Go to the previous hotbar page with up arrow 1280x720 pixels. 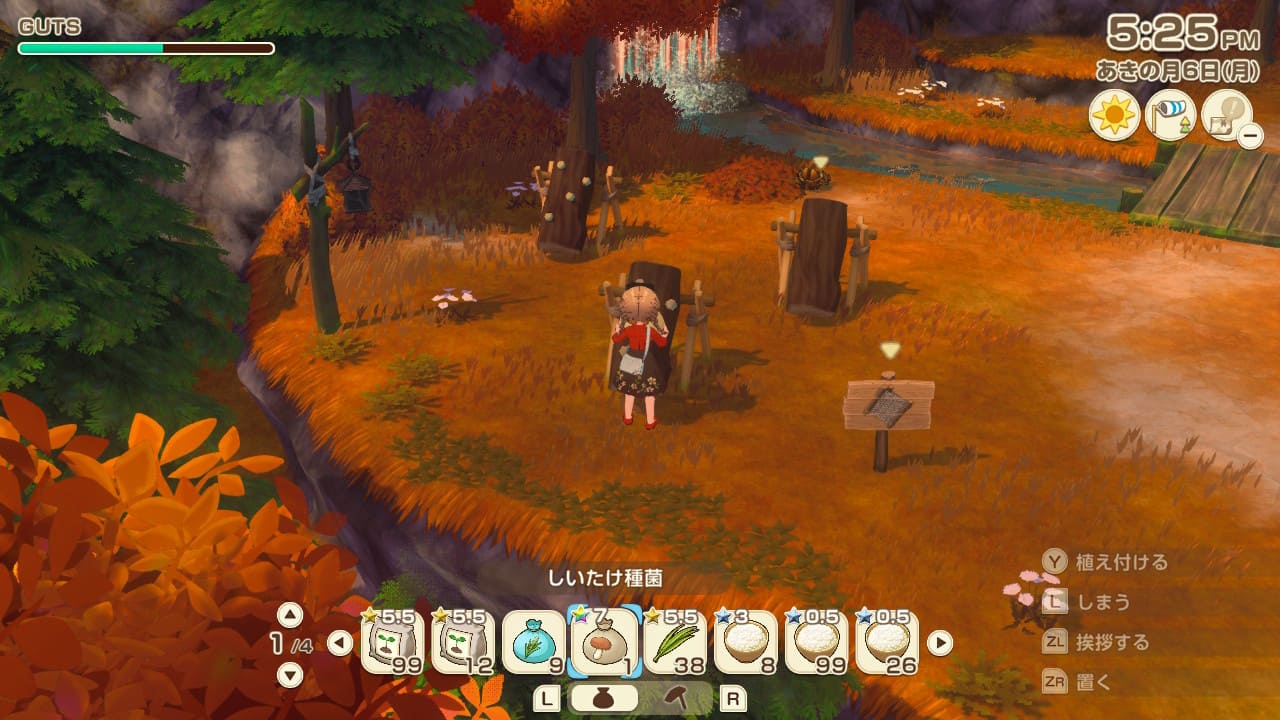(x=289, y=614)
